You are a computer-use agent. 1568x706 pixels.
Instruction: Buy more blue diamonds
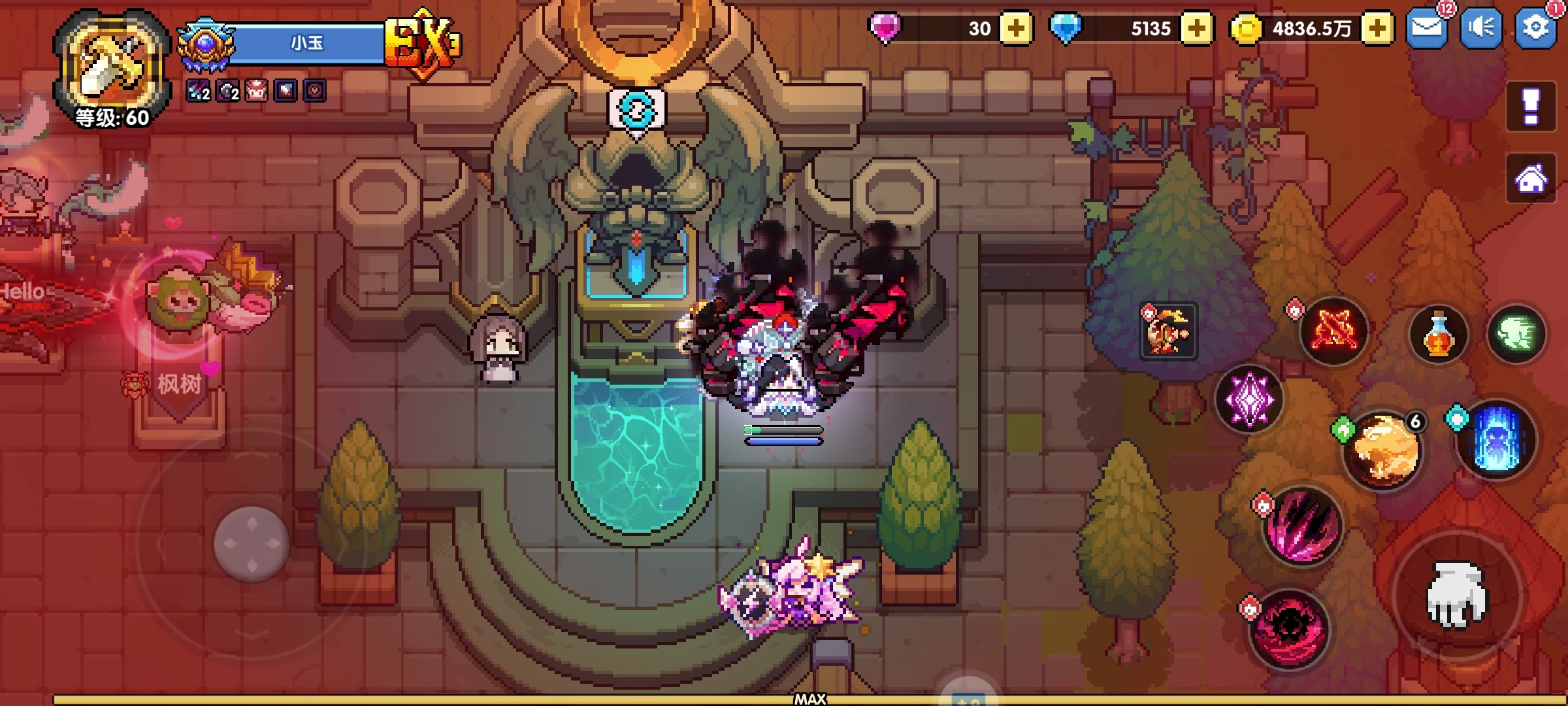pyautogui.click(x=1197, y=29)
